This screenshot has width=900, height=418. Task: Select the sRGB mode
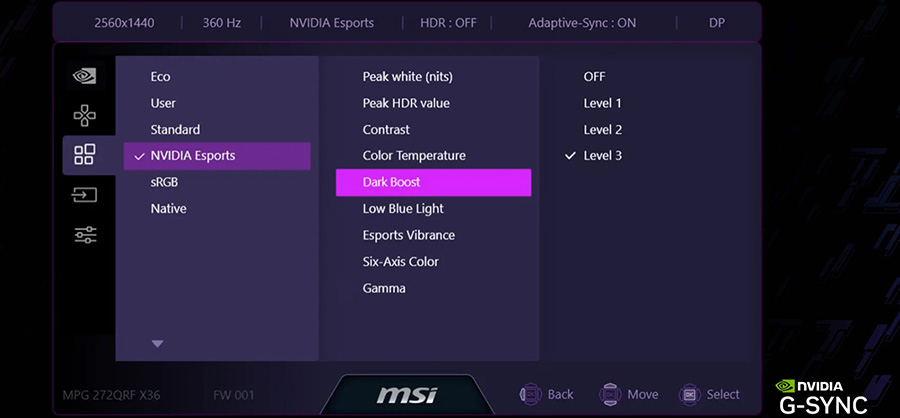pos(164,183)
